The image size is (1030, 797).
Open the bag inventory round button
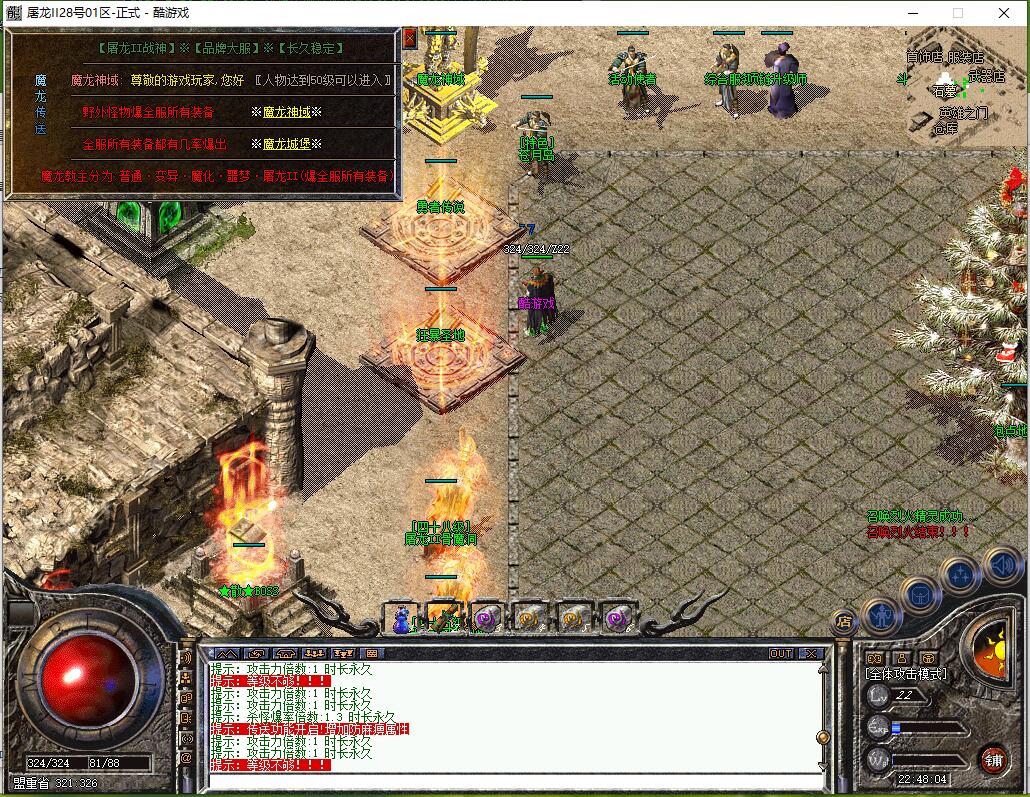(x=920, y=594)
